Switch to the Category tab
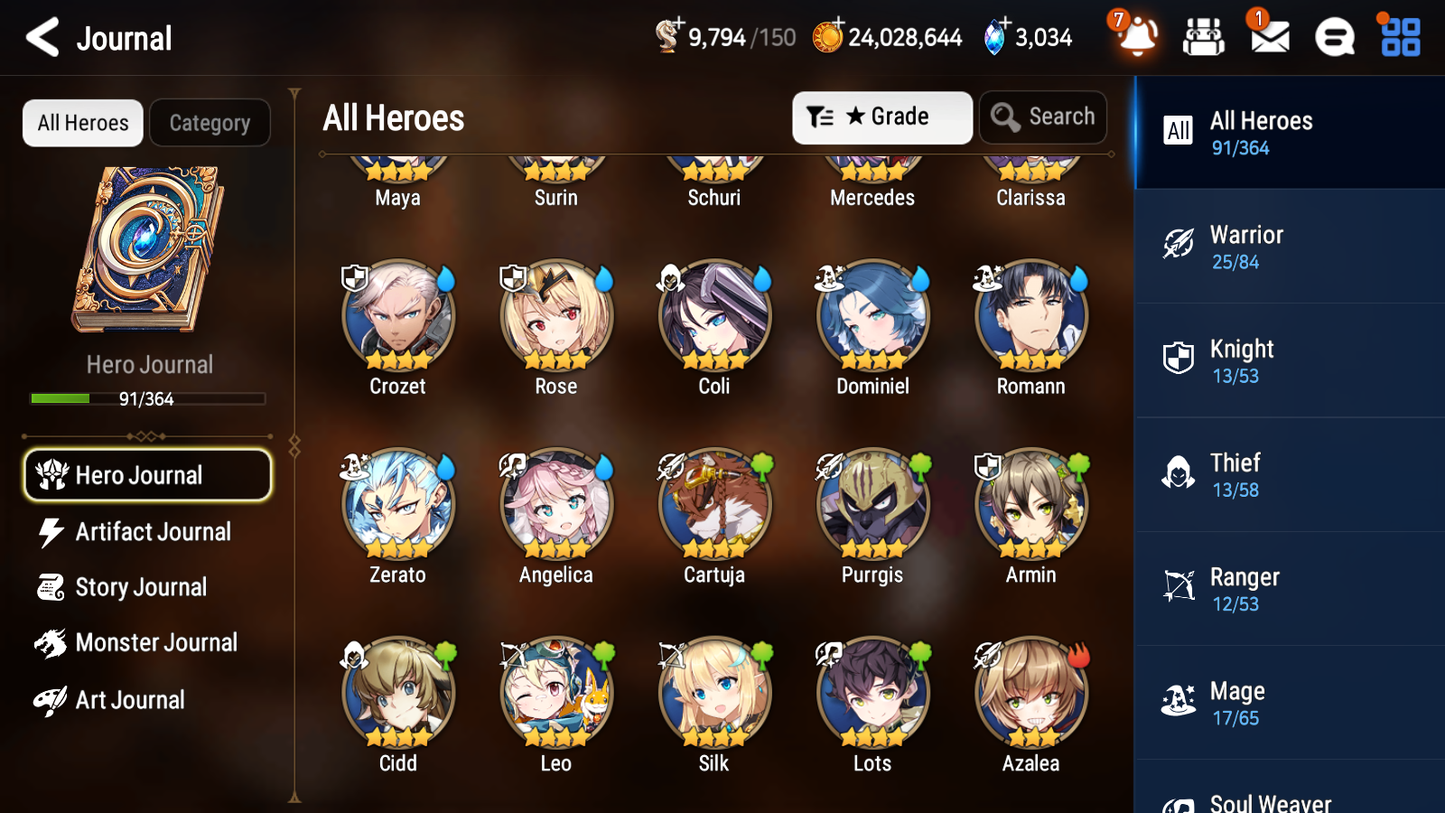Image resolution: width=1445 pixels, height=813 pixels. coord(210,122)
